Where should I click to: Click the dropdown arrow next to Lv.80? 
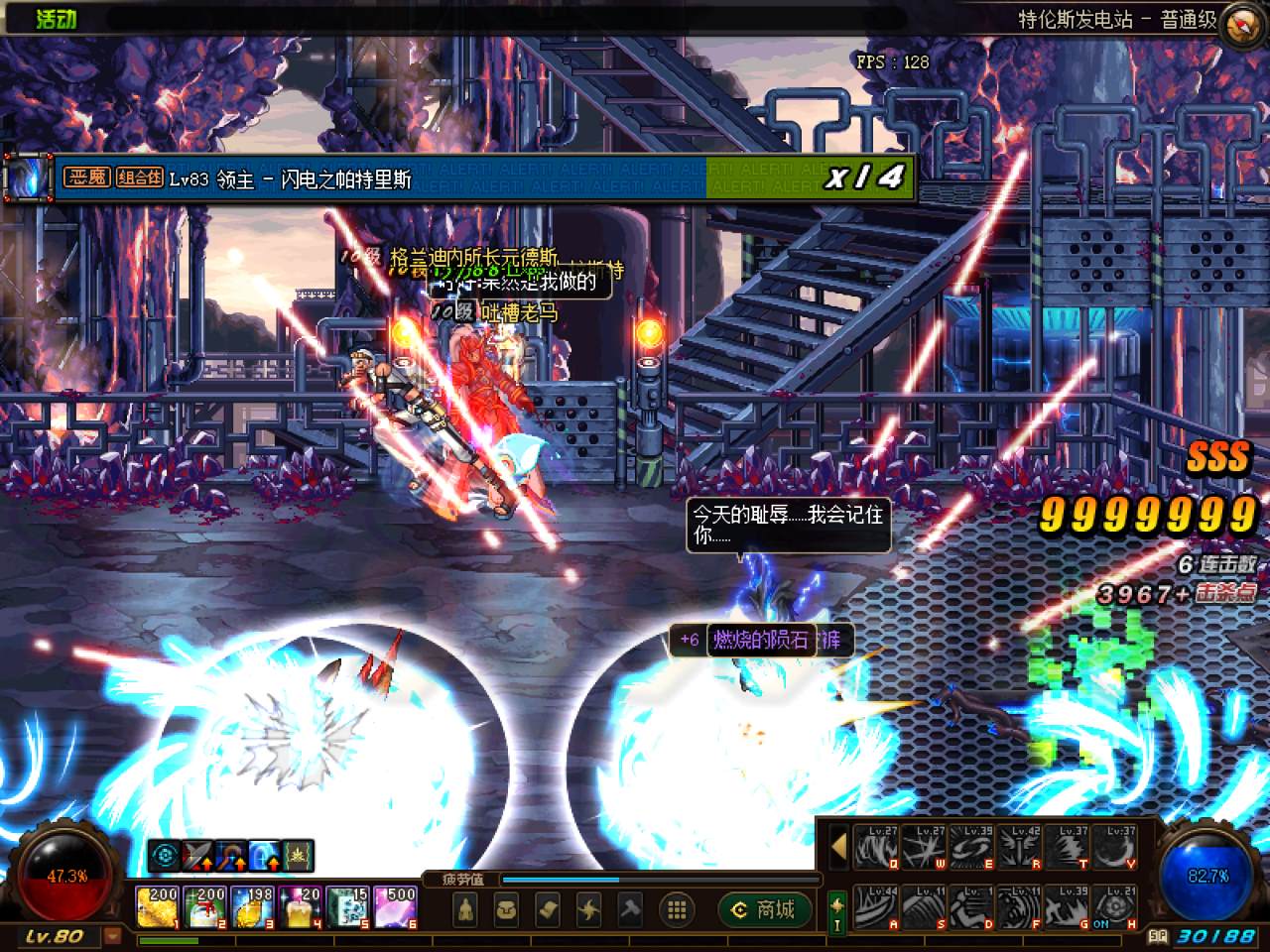pyautogui.click(x=112, y=936)
